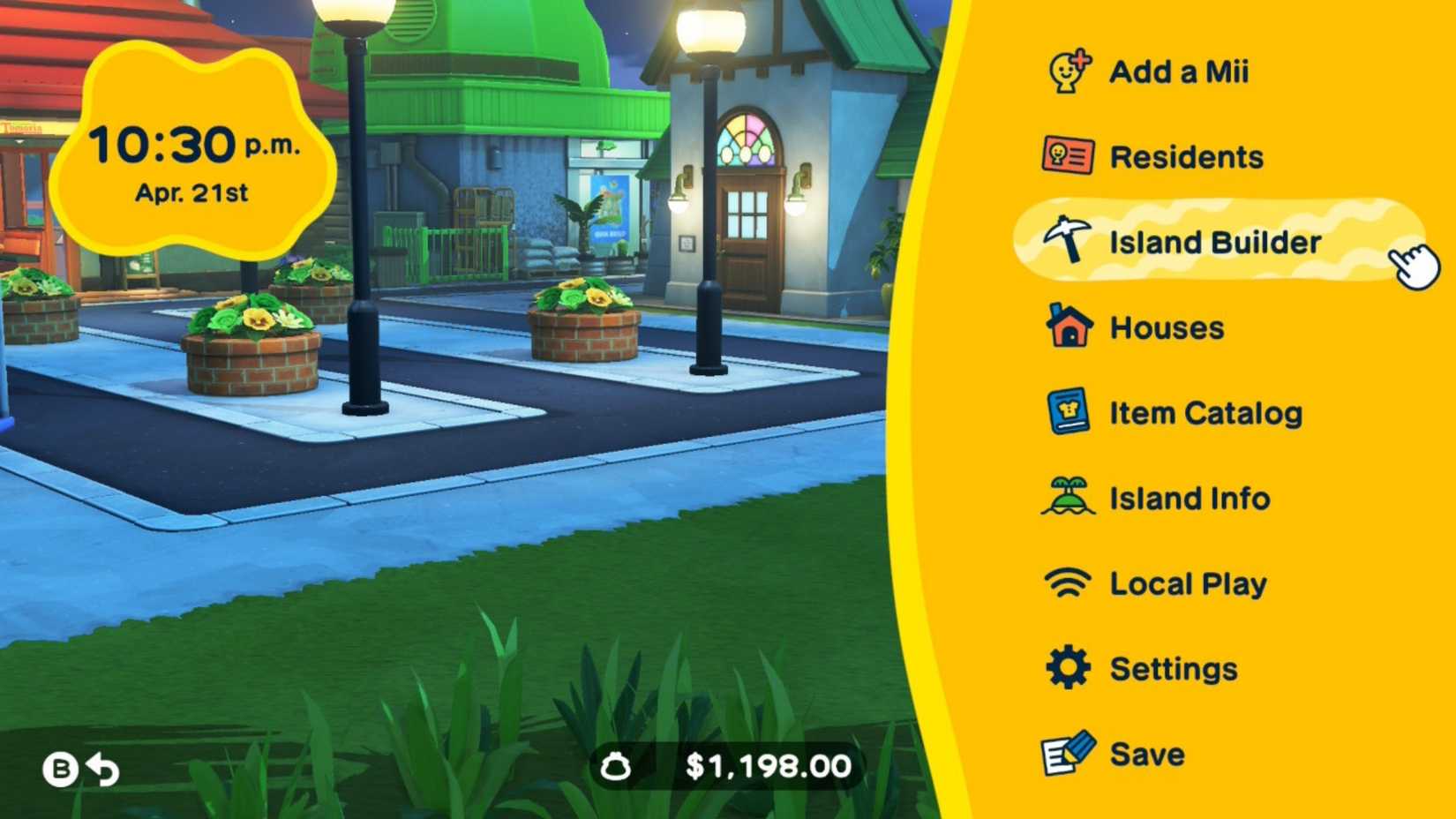The image size is (1456, 819).
Task: Select the Residents ID badge icon
Action: pyautogui.click(x=1067, y=156)
